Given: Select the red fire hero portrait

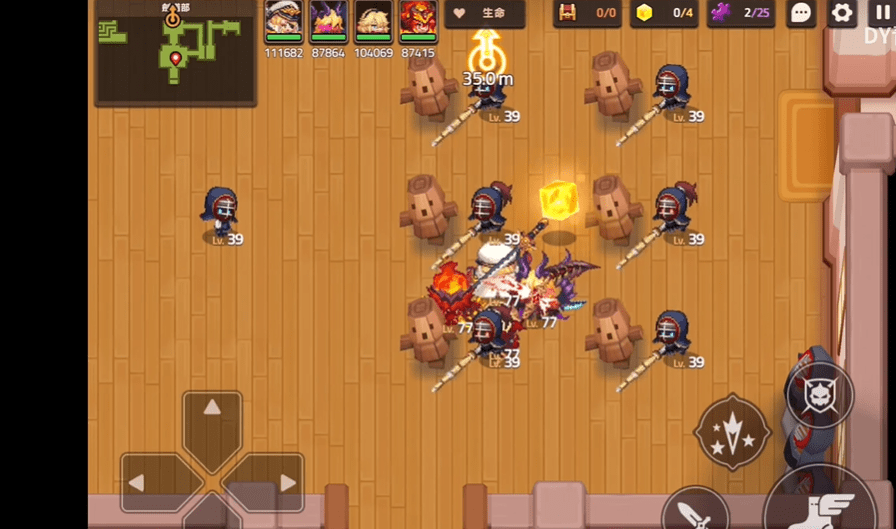Looking at the screenshot, I should pos(418,19).
